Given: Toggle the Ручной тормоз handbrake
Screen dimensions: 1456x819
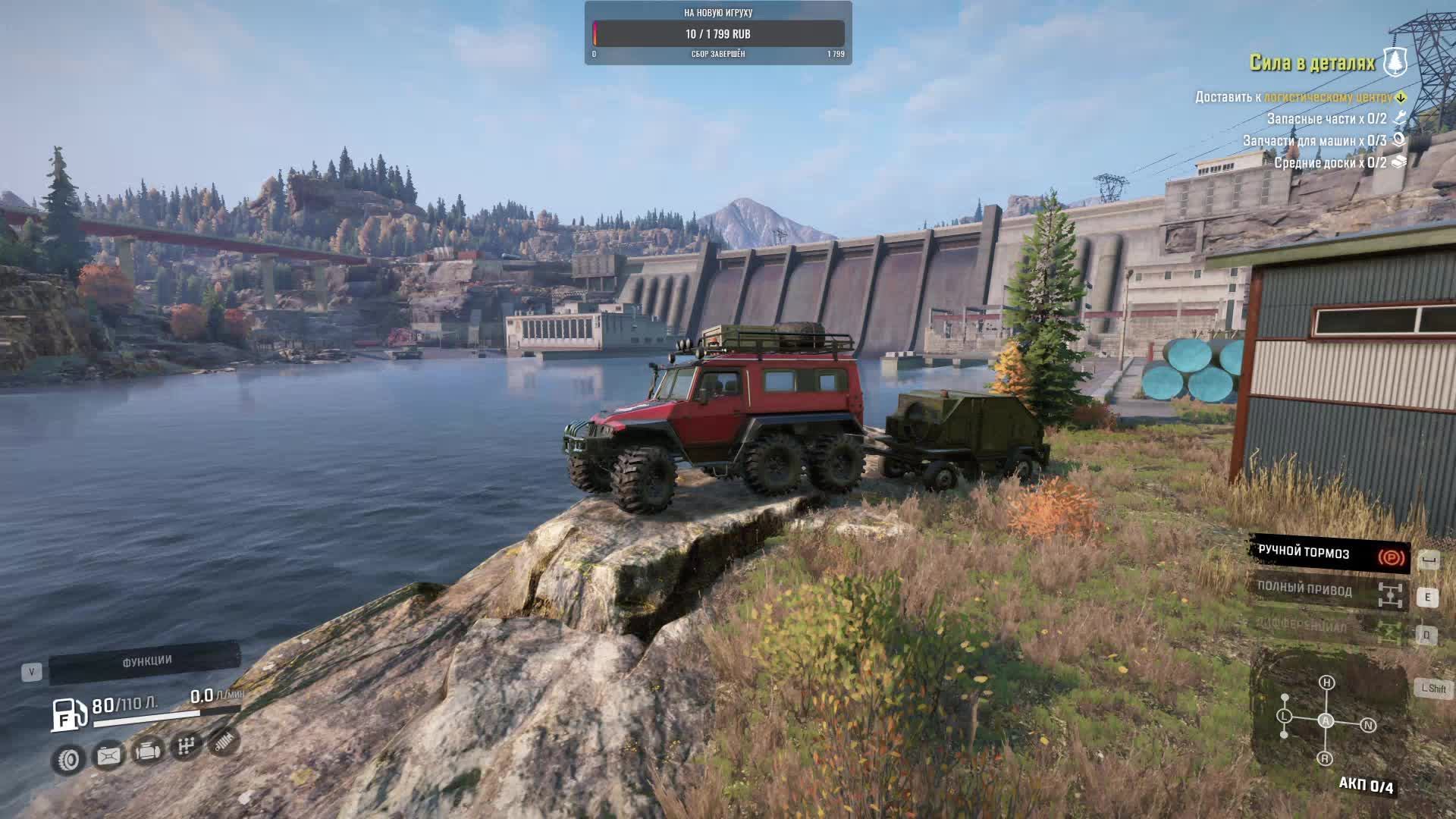Looking at the screenshot, I should coord(1329,554).
